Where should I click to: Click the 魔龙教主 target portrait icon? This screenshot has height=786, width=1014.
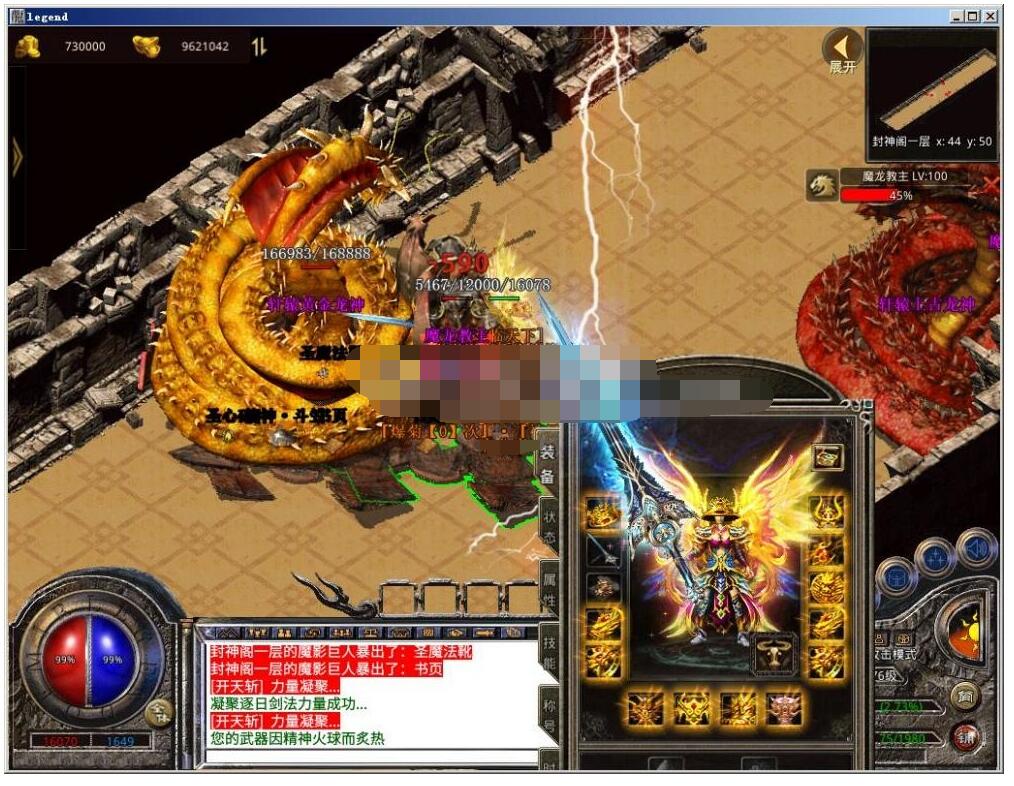pyautogui.click(x=822, y=184)
